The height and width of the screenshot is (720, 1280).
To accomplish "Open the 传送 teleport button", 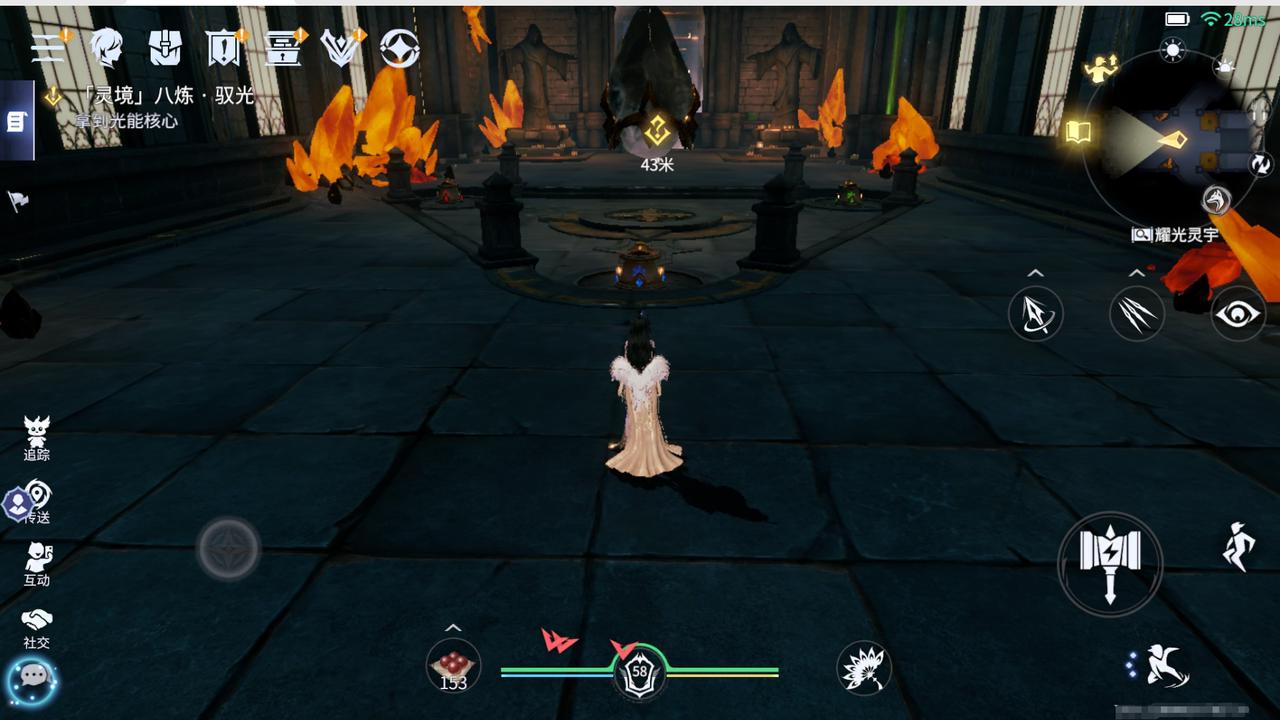I will tap(37, 501).
